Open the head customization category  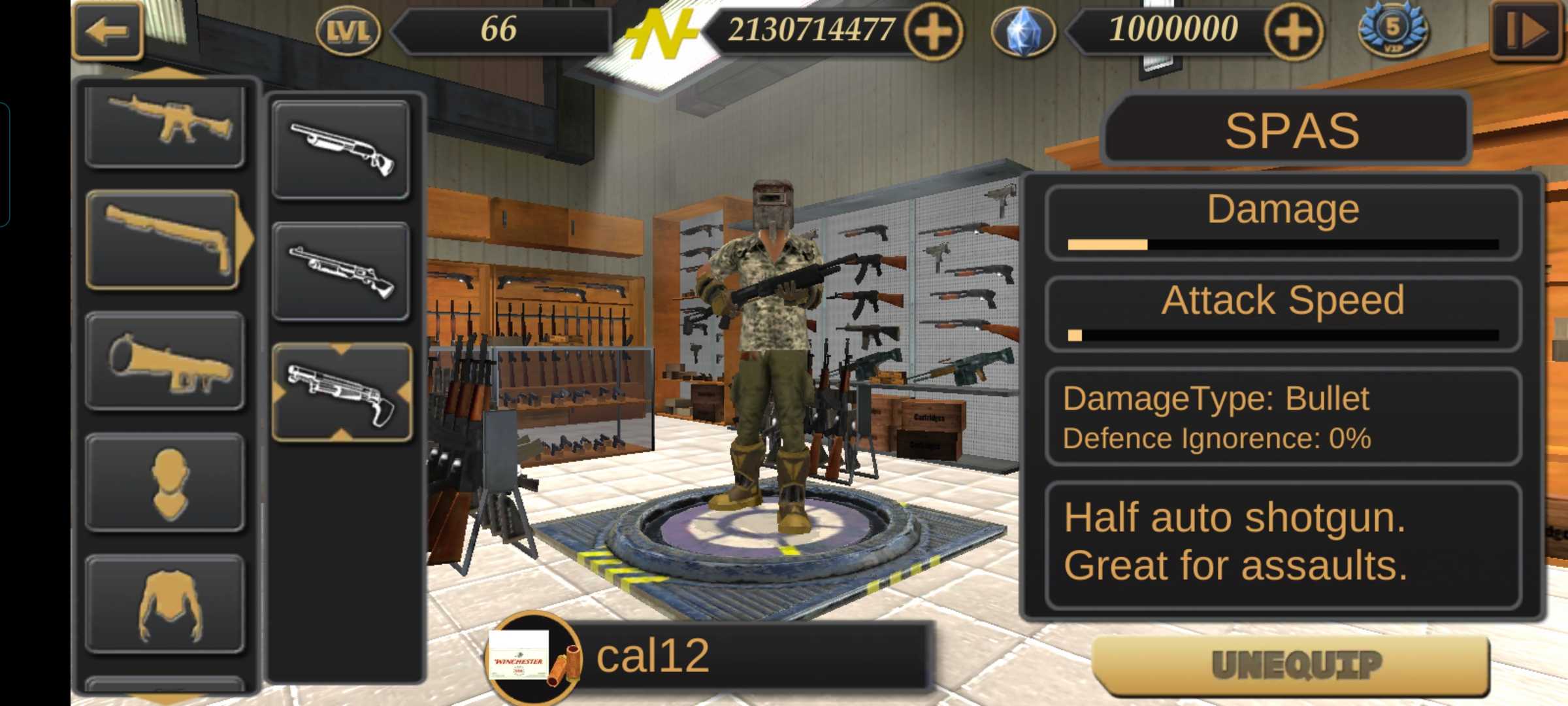coord(165,482)
